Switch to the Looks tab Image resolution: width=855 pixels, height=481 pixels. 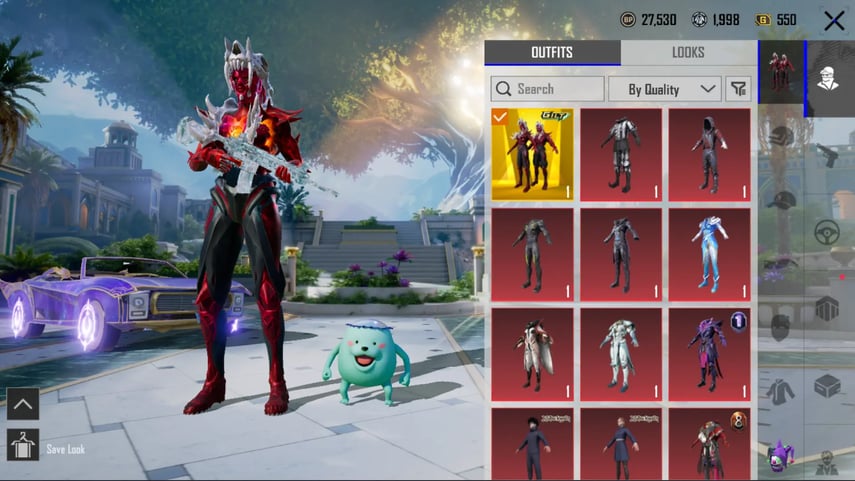click(x=688, y=53)
